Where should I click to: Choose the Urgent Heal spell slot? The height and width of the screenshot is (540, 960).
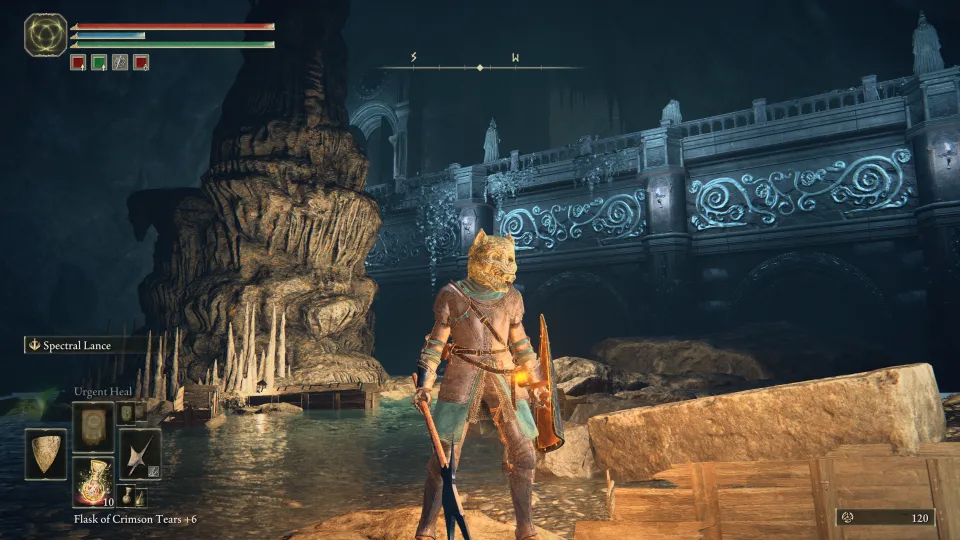click(93, 426)
